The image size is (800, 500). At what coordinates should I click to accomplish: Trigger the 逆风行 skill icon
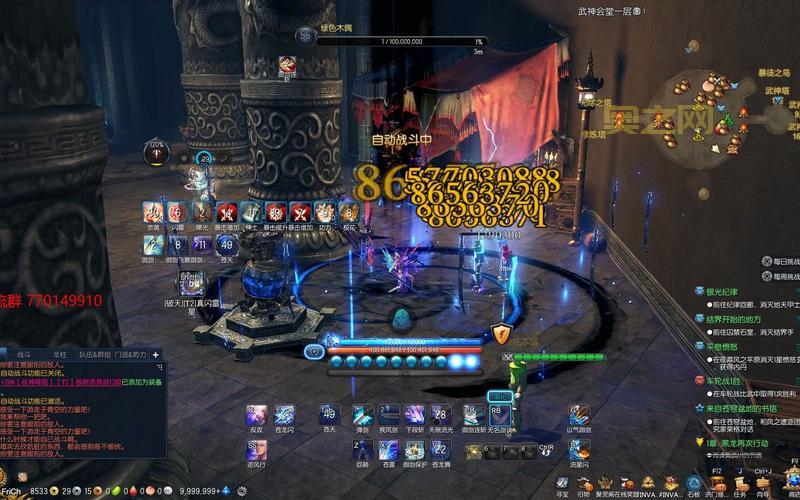point(257,451)
